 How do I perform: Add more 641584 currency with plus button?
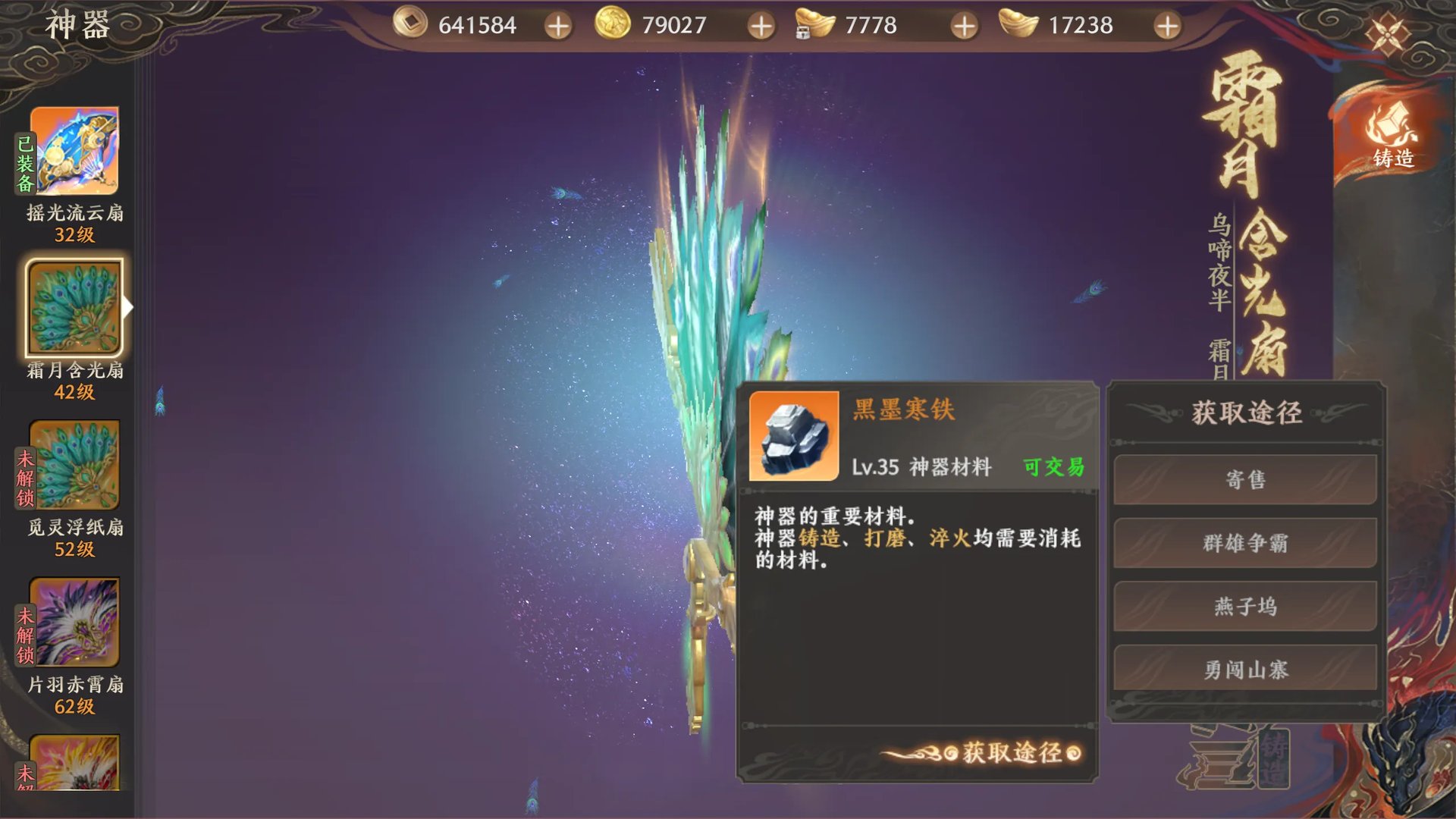559,25
